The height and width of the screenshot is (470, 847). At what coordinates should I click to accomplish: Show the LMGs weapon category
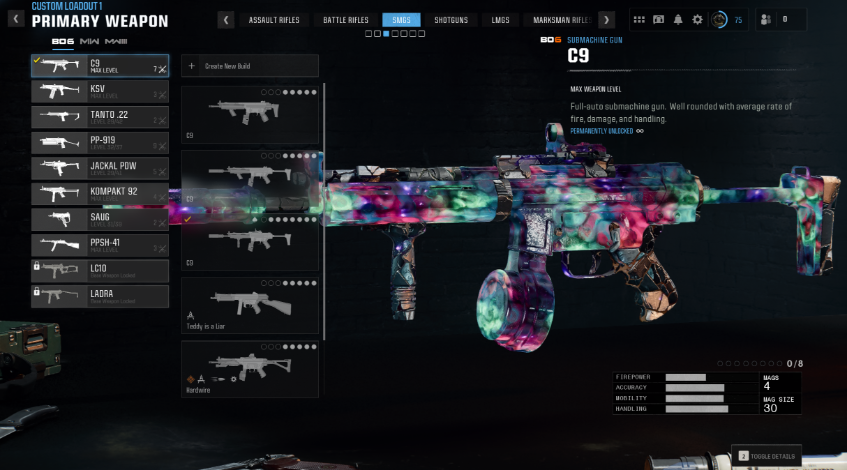tap(500, 20)
